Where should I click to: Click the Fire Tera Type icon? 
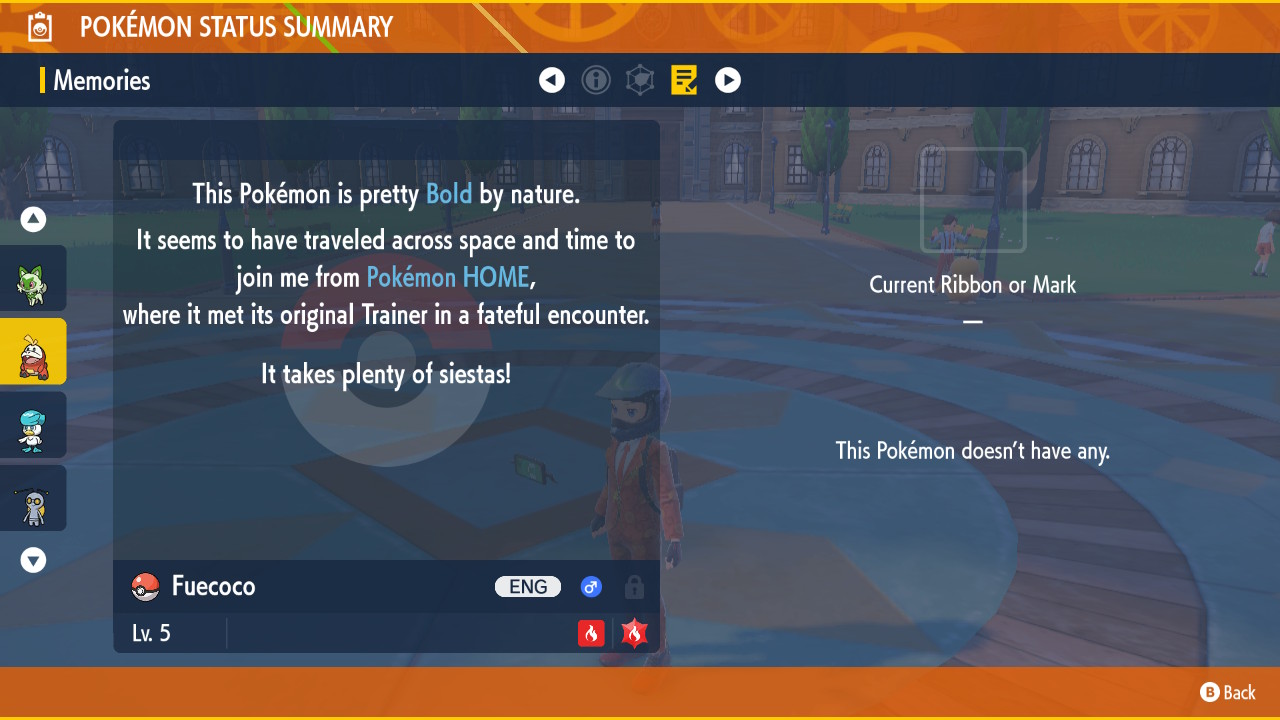coord(635,633)
